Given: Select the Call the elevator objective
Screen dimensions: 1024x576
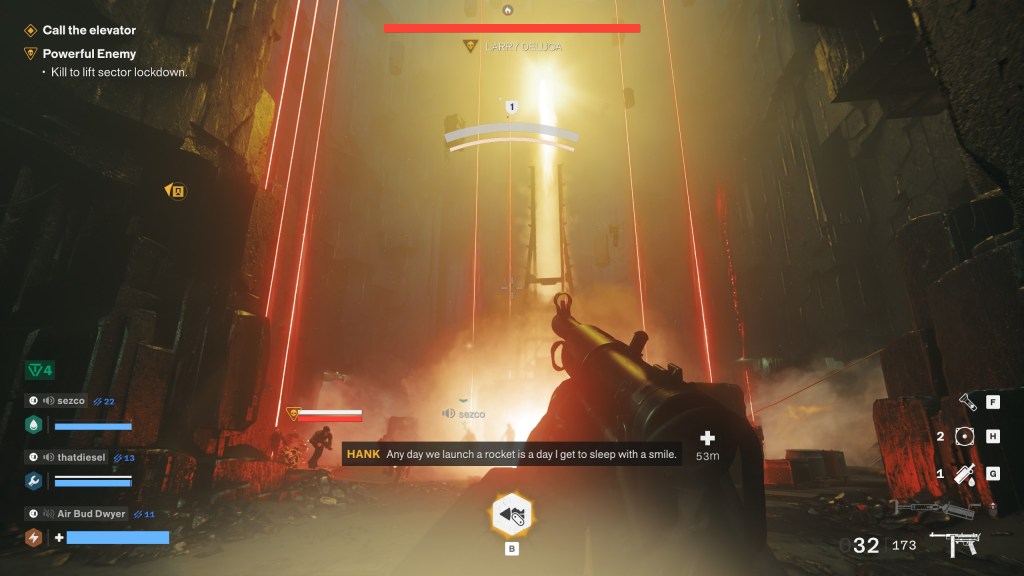Looking at the screenshot, I should click(88, 31).
